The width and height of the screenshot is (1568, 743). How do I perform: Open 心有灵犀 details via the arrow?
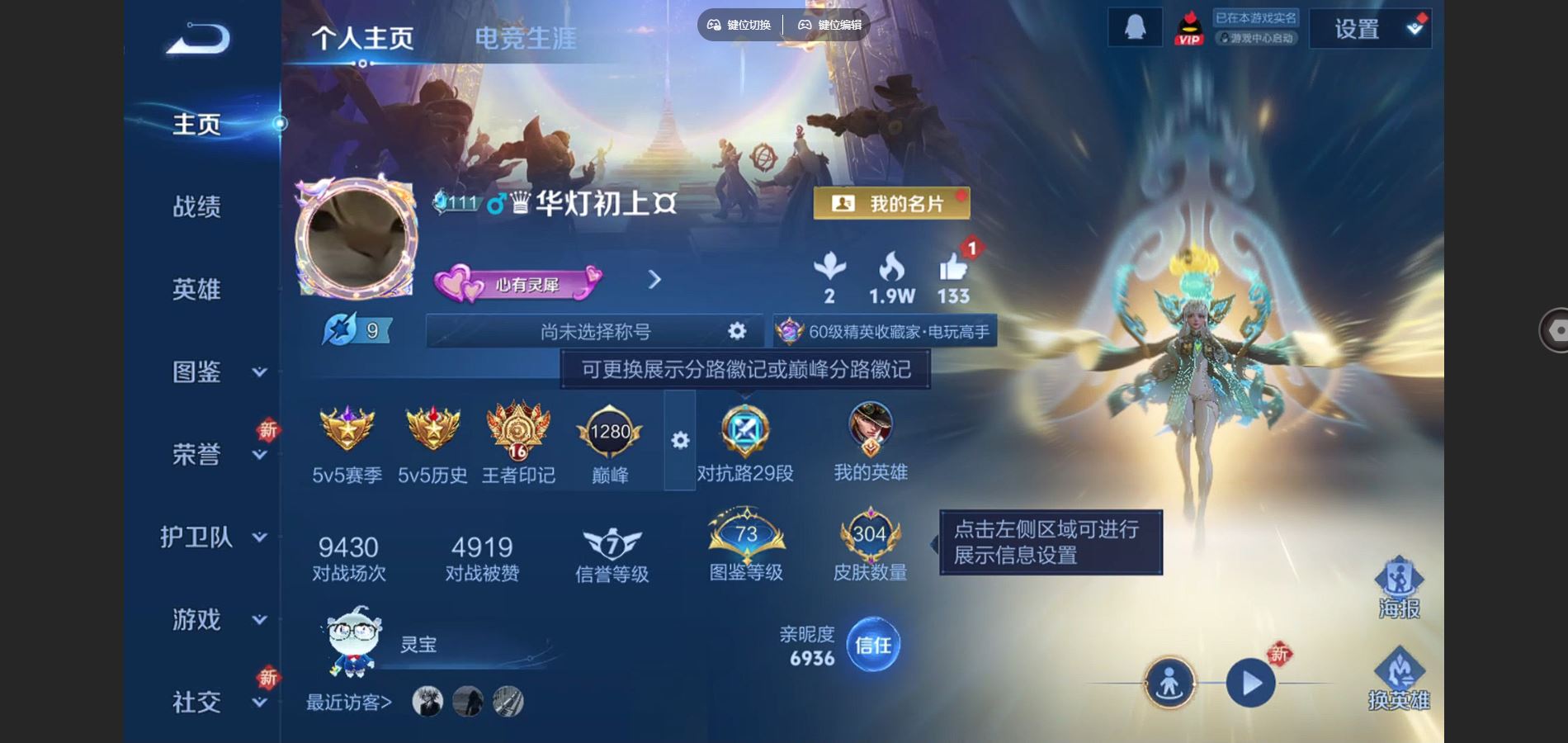click(654, 281)
